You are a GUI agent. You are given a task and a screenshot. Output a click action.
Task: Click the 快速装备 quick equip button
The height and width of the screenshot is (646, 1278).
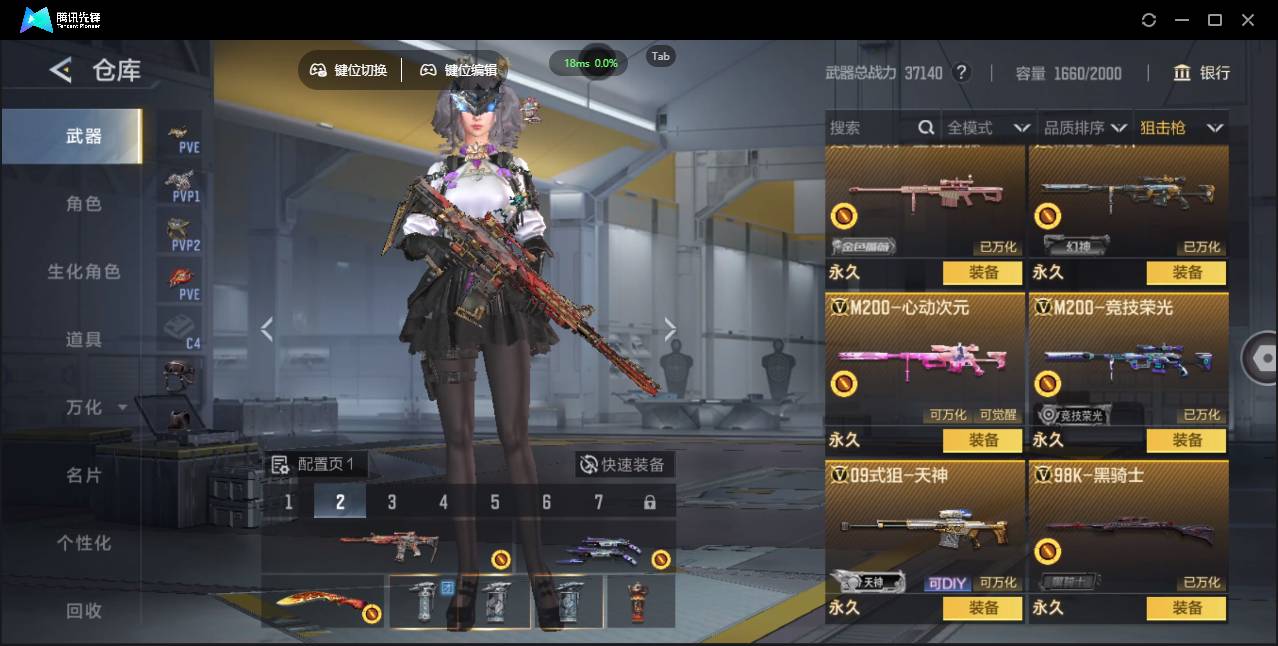pos(624,465)
